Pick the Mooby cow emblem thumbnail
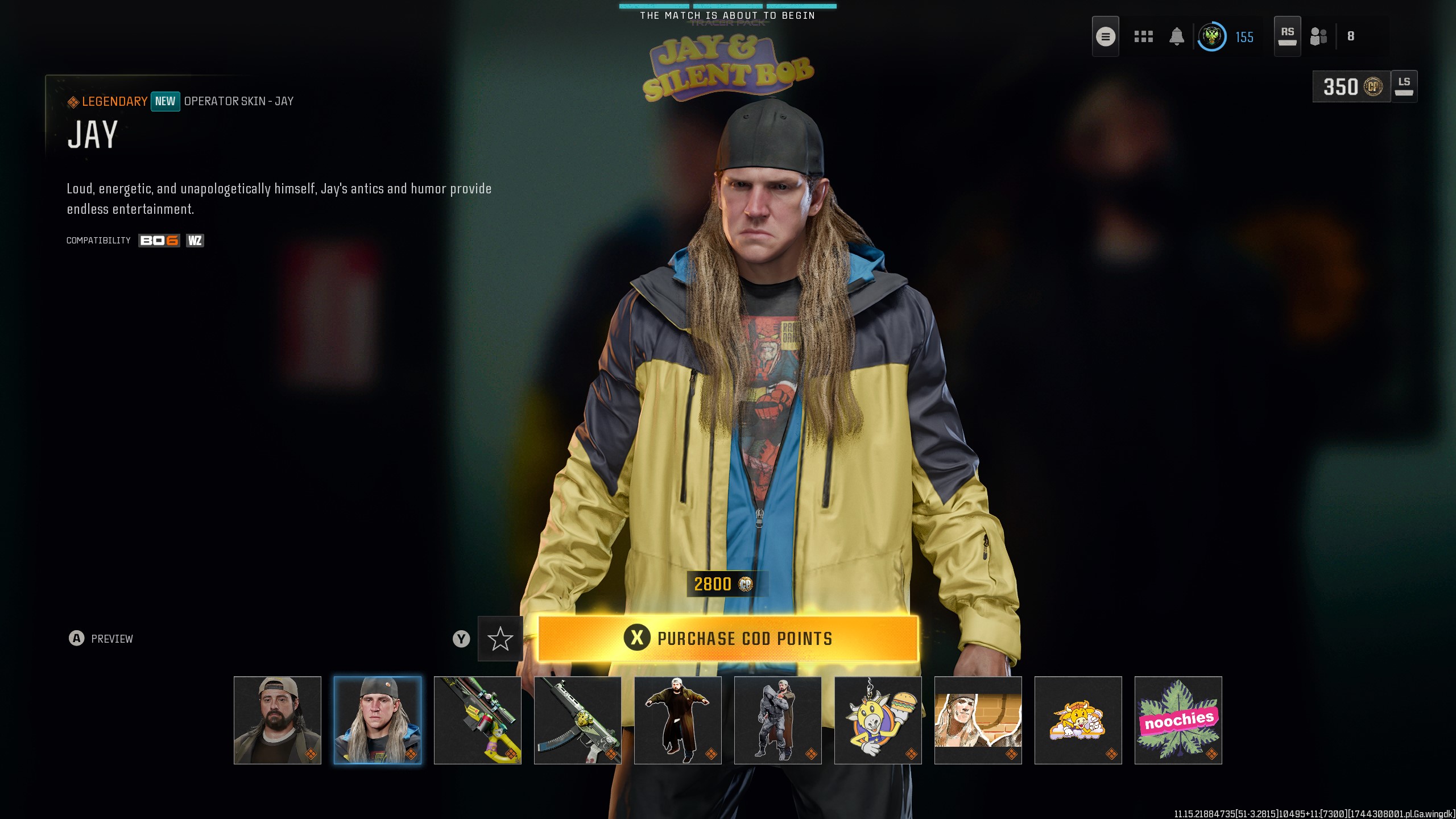This screenshot has height=819, width=1456. 1078,720
